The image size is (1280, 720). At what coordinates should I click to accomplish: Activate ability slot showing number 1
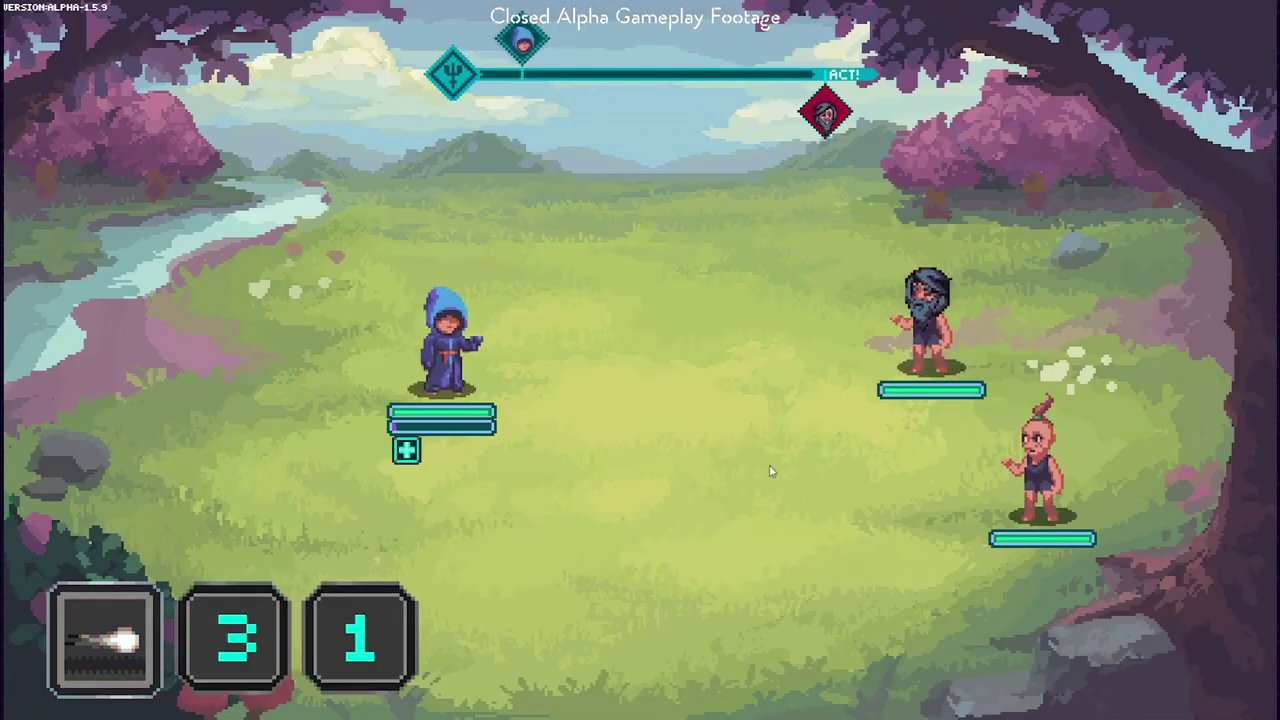360,638
